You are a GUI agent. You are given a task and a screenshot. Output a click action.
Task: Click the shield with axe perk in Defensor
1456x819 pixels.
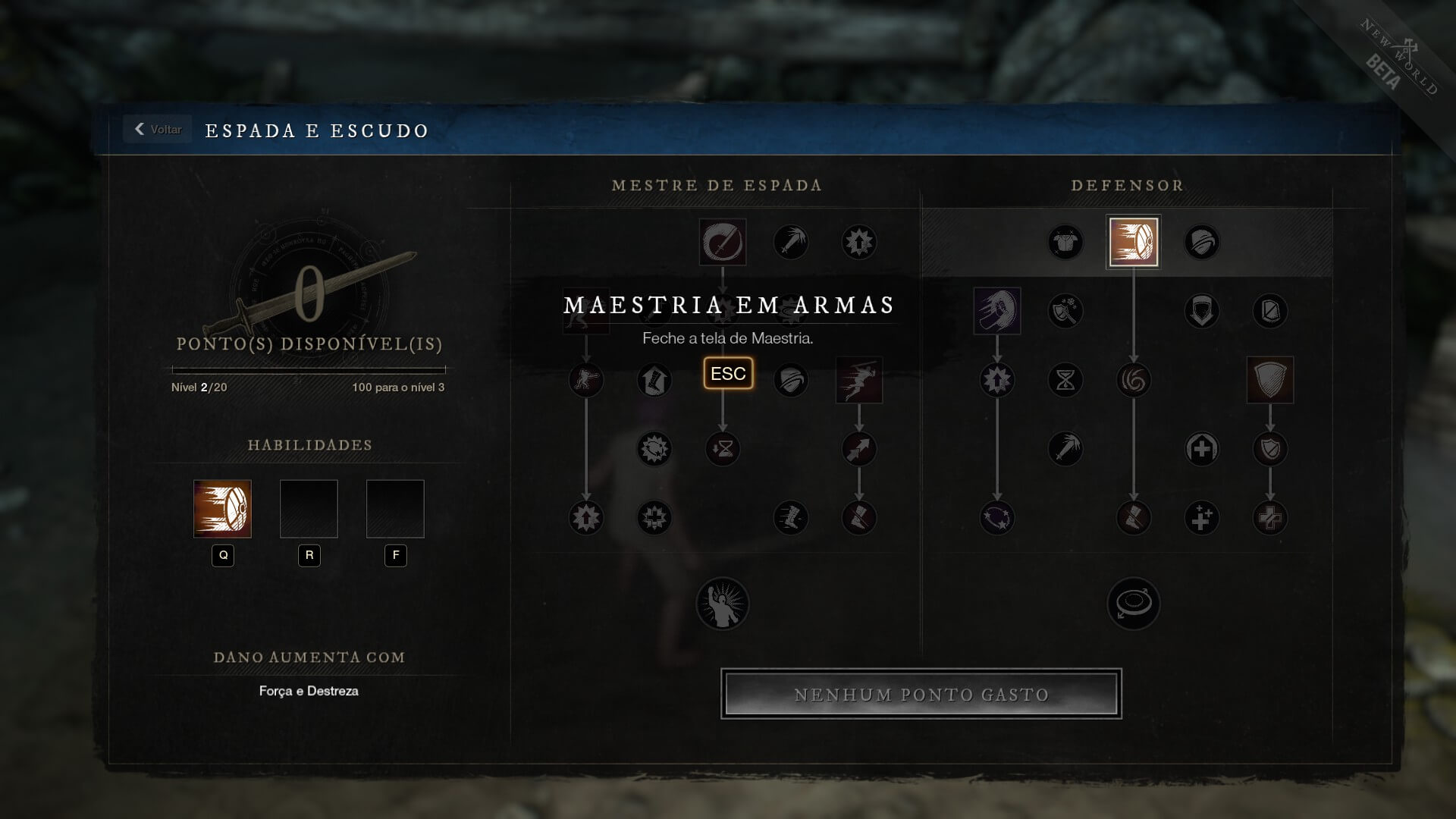coord(1065,311)
